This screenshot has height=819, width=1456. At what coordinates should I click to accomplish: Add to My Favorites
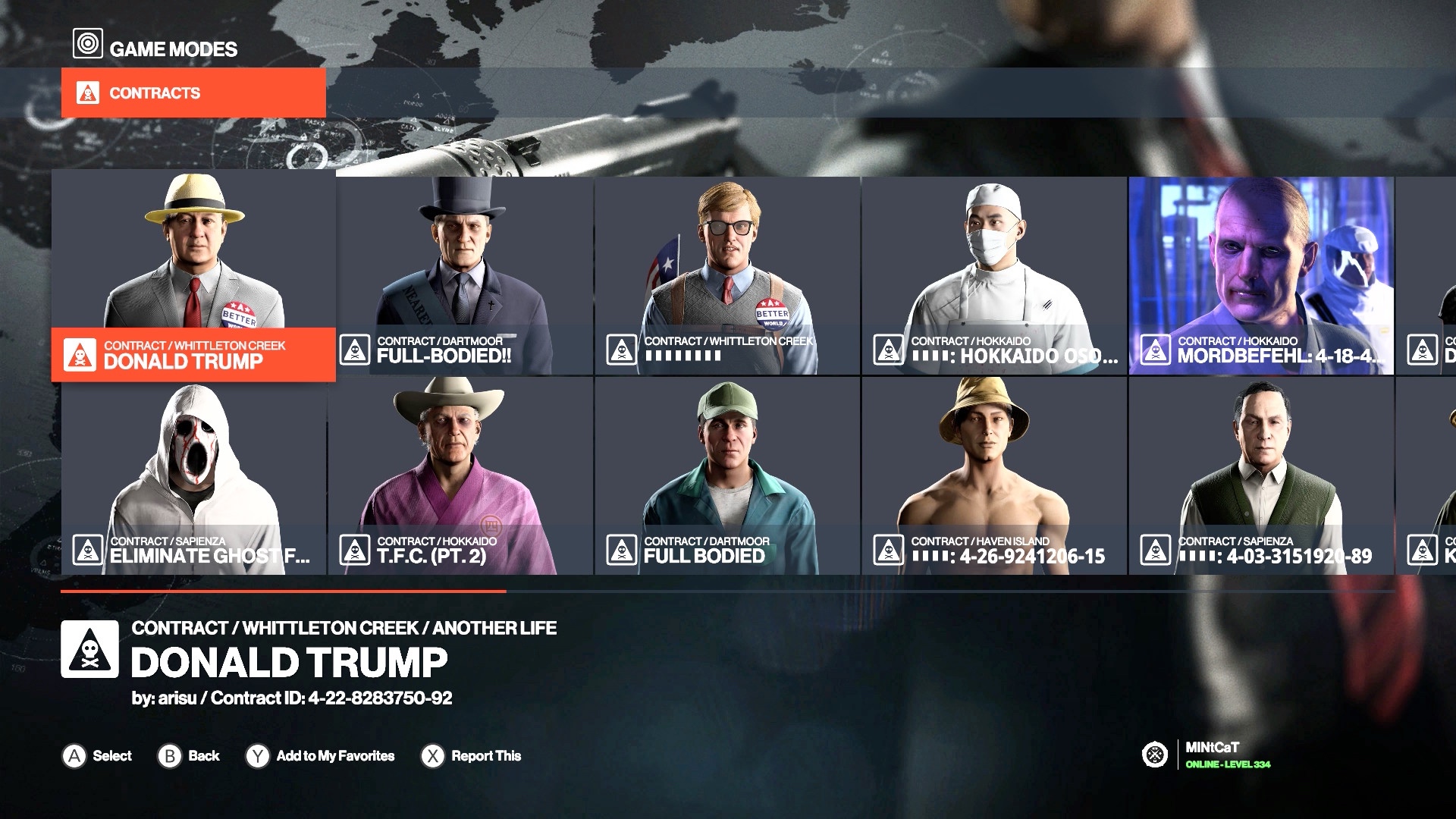[x=321, y=756]
